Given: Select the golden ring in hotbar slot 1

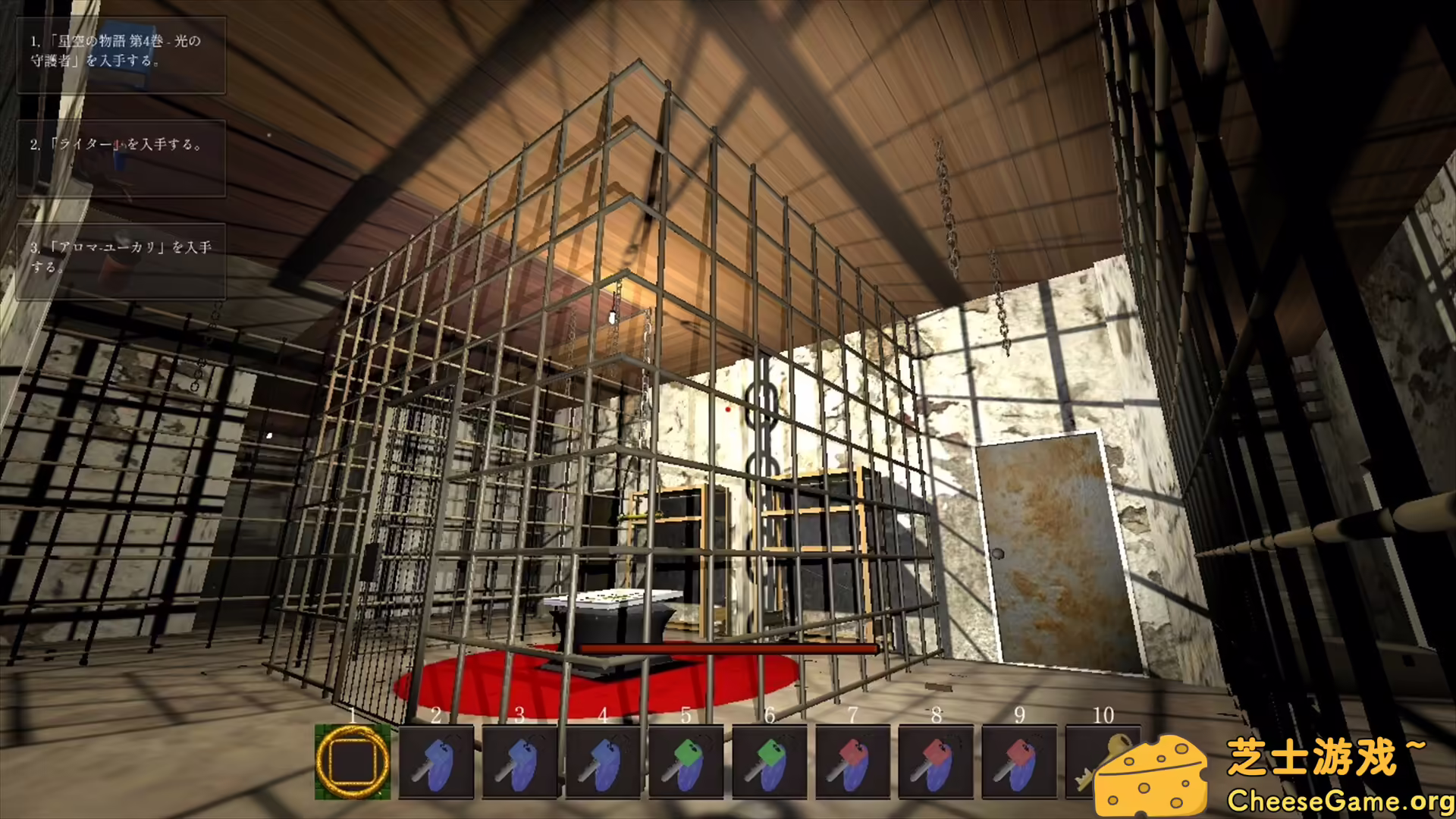Looking at the screenshot, I should [353, 761].
